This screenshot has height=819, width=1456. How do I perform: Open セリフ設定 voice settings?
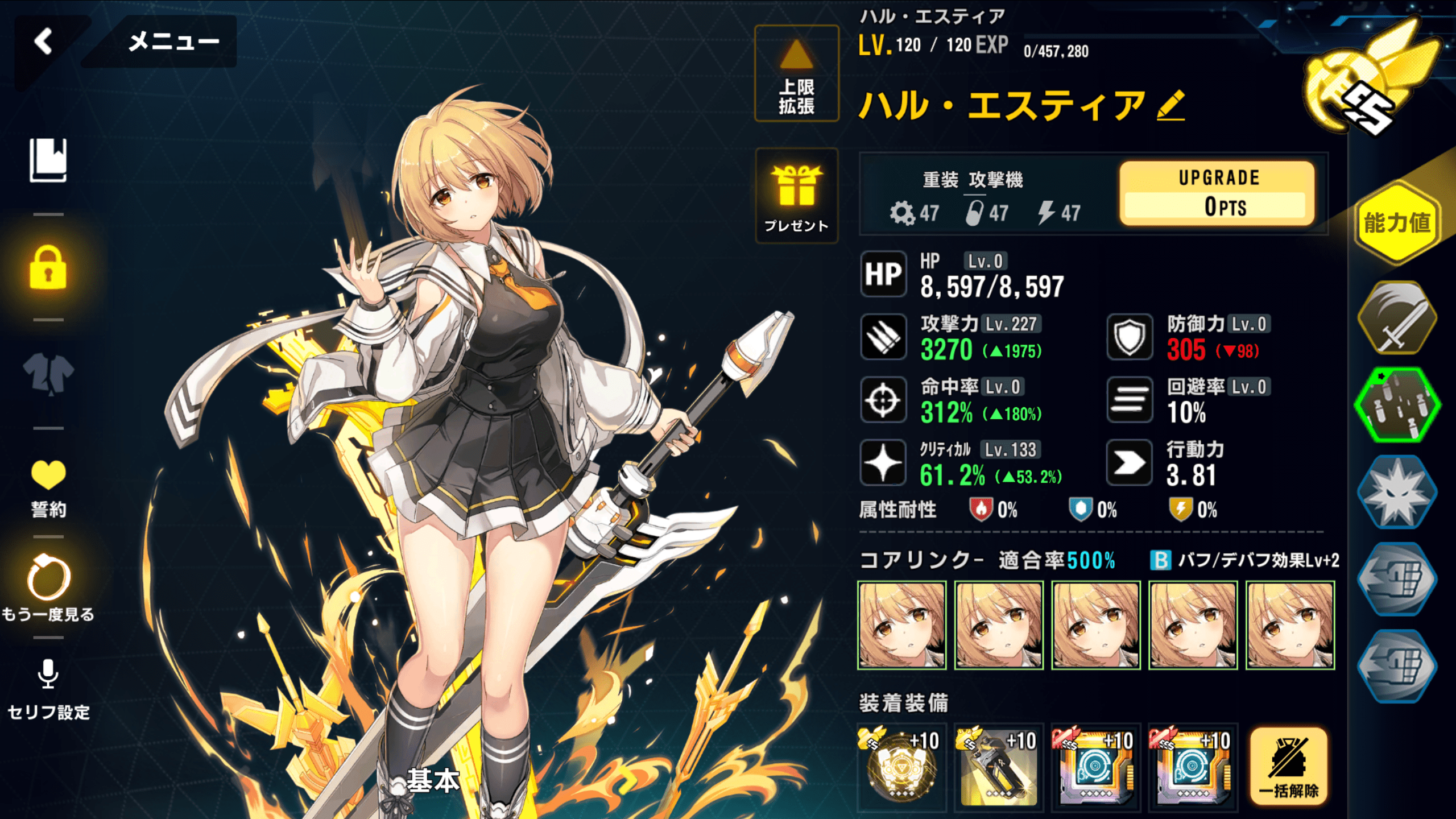48,688
